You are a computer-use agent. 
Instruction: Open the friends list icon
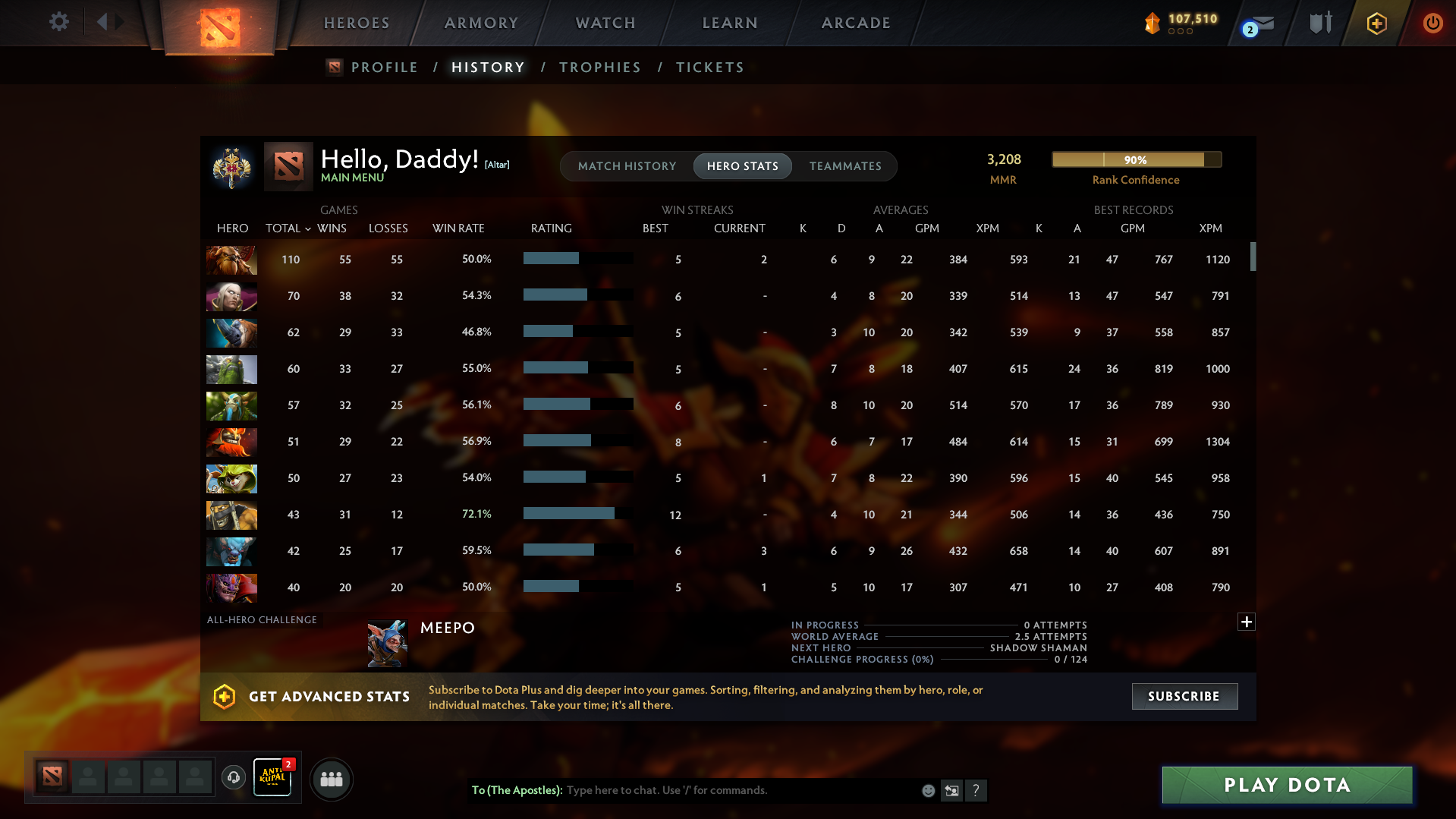coord(331,779)
